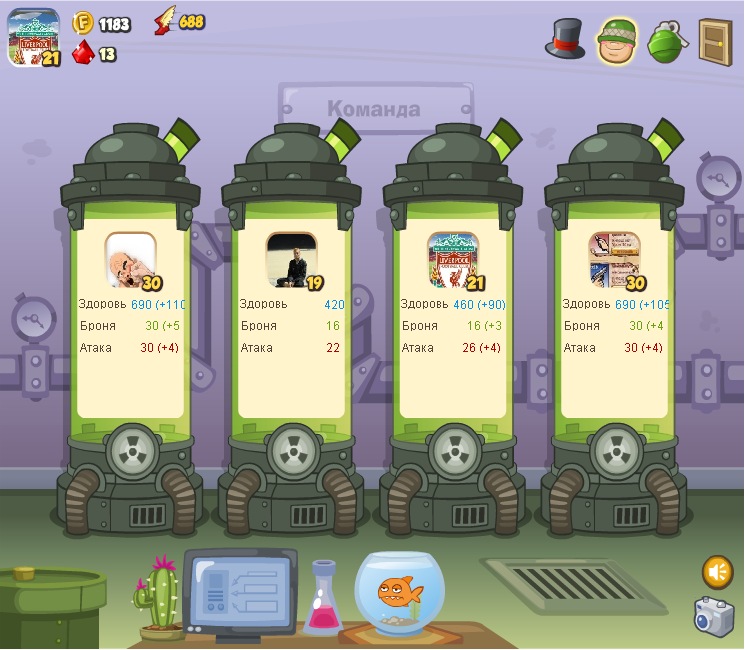Viewport: 745px width, 650px height.
Task: Click the player avatar showing level 21
Action: (x=32, y=38)
